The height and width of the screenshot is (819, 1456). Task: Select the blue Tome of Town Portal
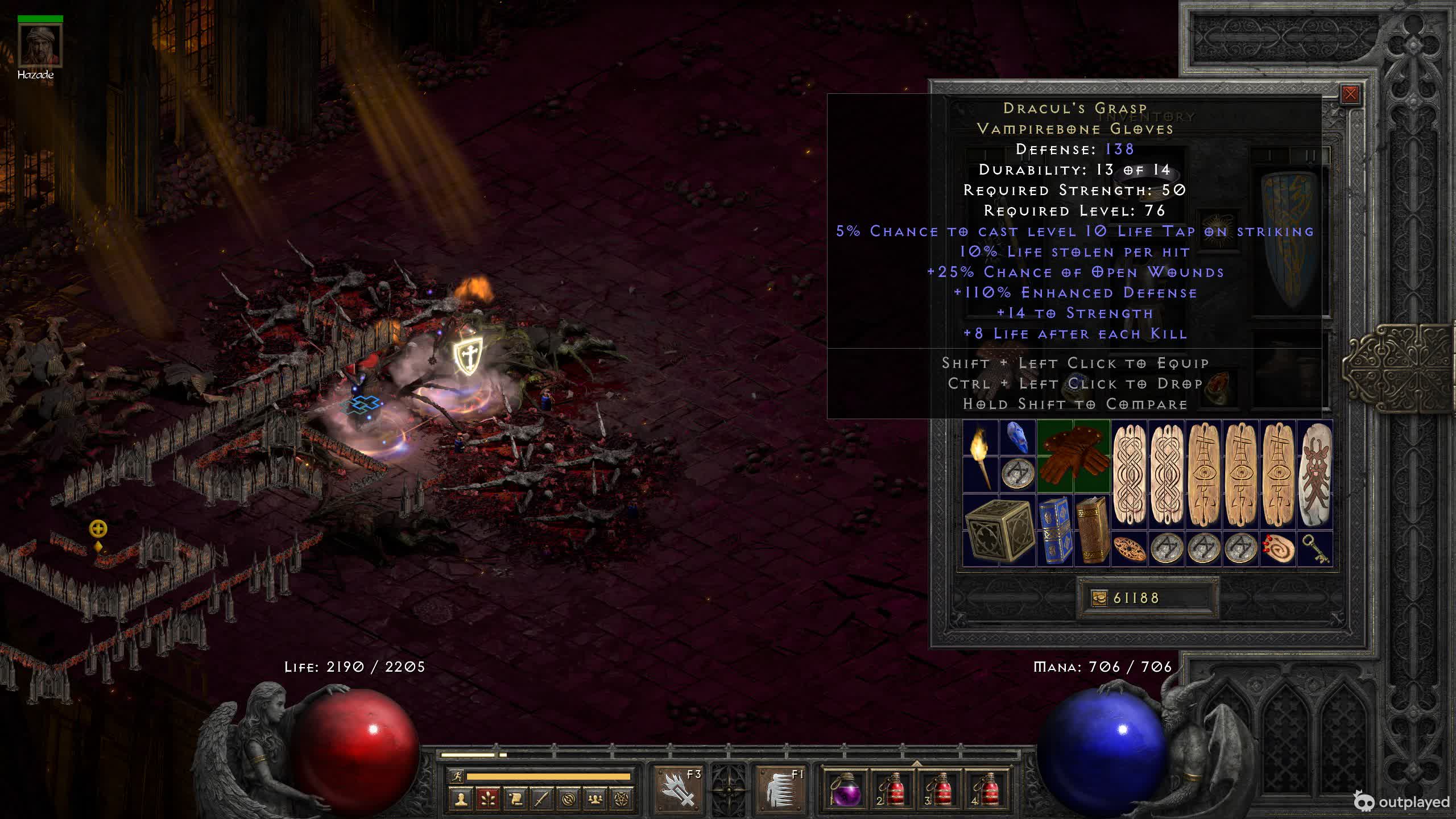click(1055, 530)
